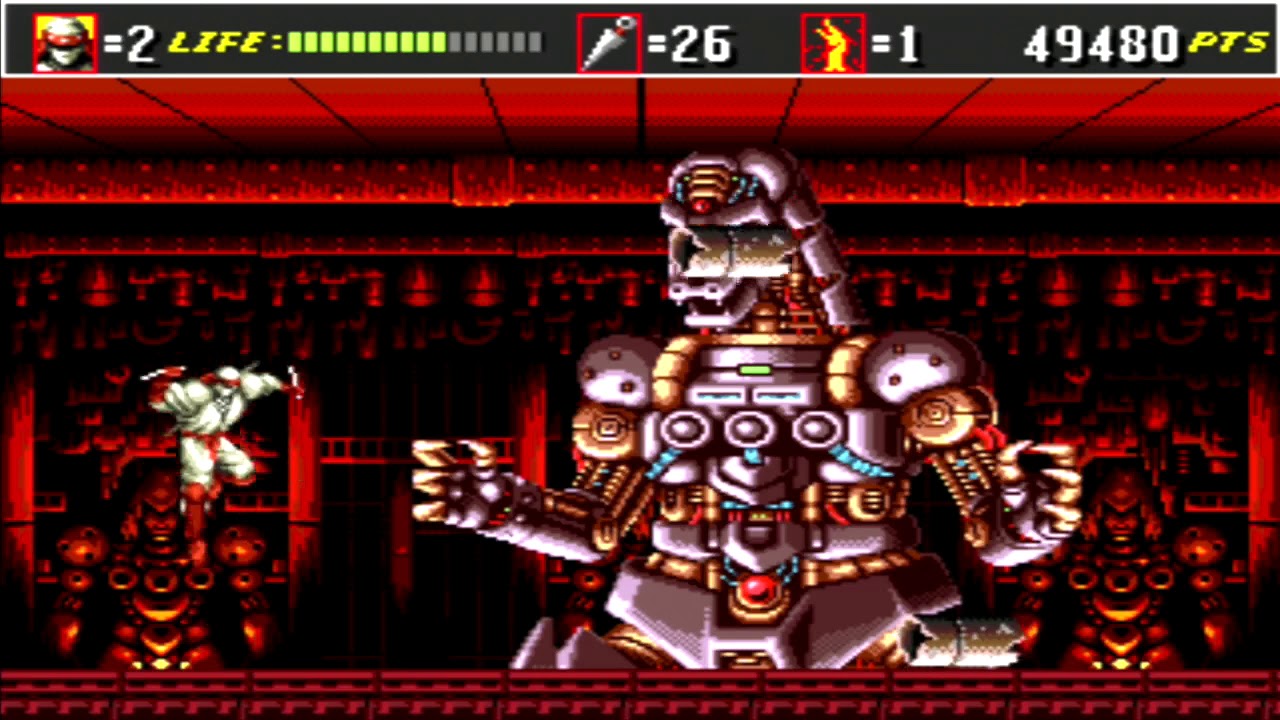Screen dimensions: 1280x720
Task: Toggle the first green LIFE segment
Action: (x=295, y=42)
